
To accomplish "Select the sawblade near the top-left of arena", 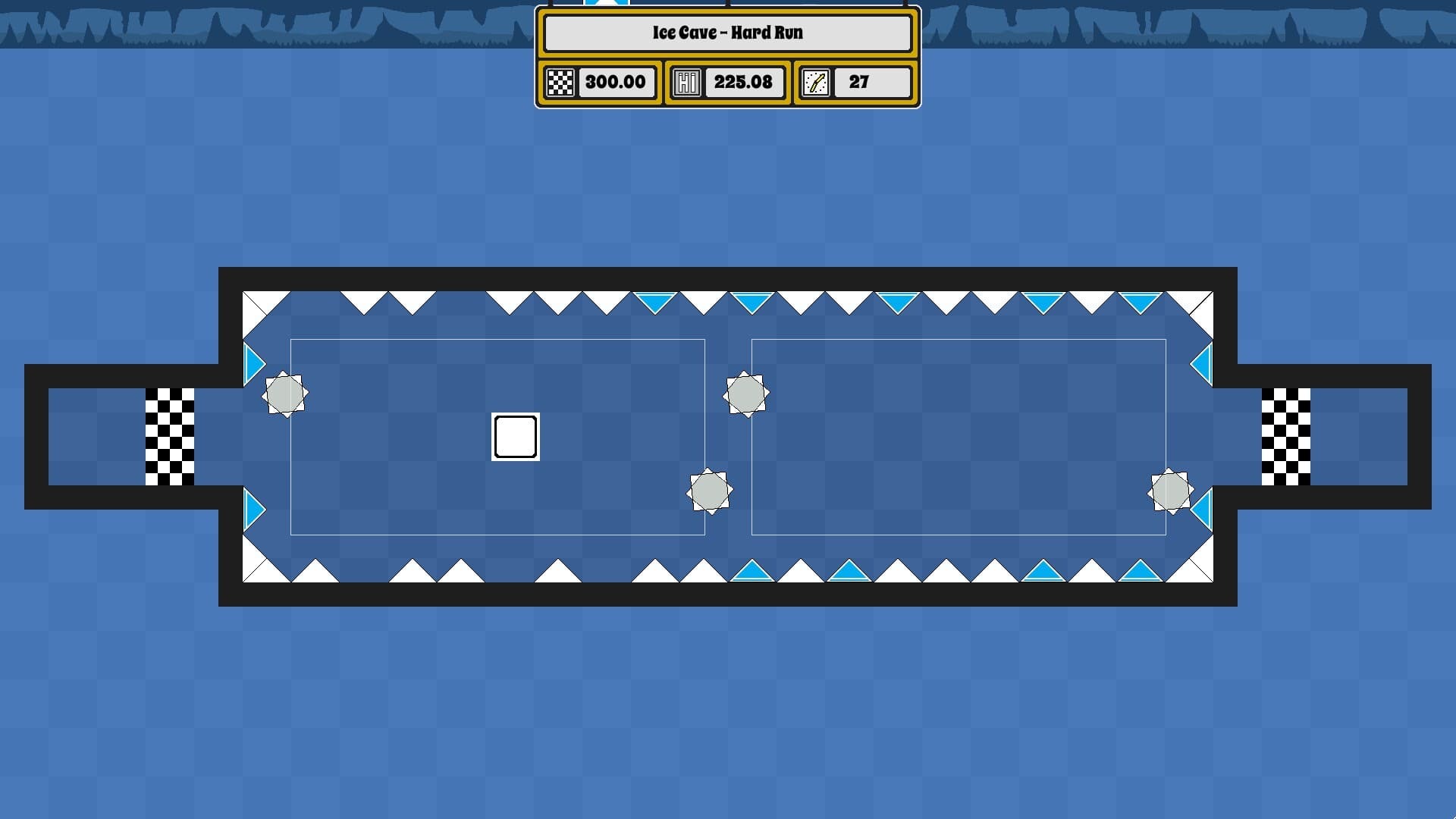I will [286, 394].
